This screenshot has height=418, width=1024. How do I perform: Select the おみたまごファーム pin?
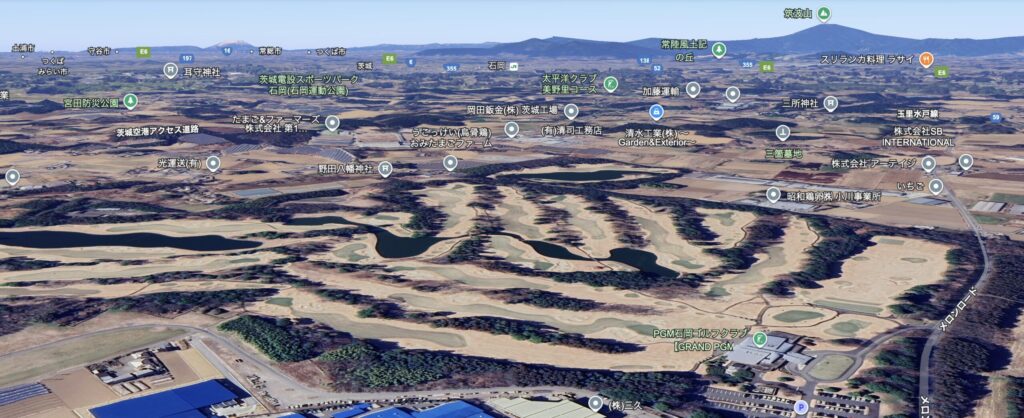click(x=450, y=162)
